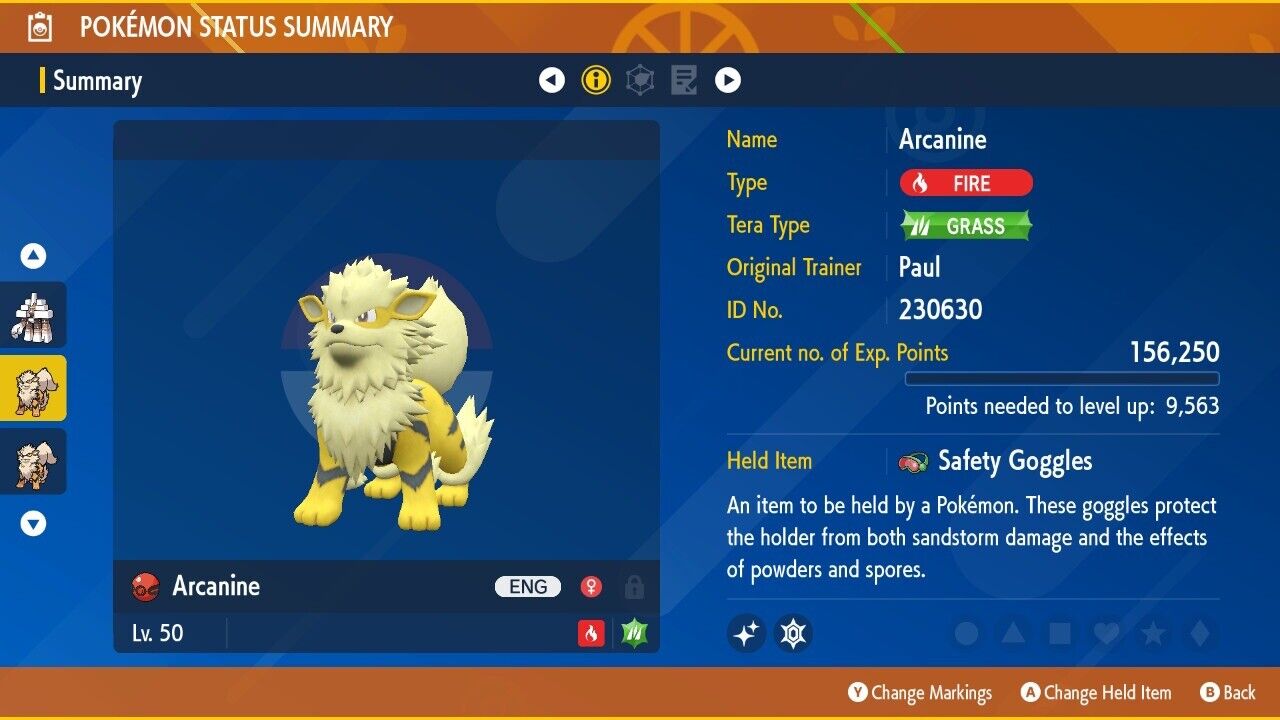Select the yellow info summary tab
The height and width of the screenshot is (720, 1280).
(x=596, y=80)
